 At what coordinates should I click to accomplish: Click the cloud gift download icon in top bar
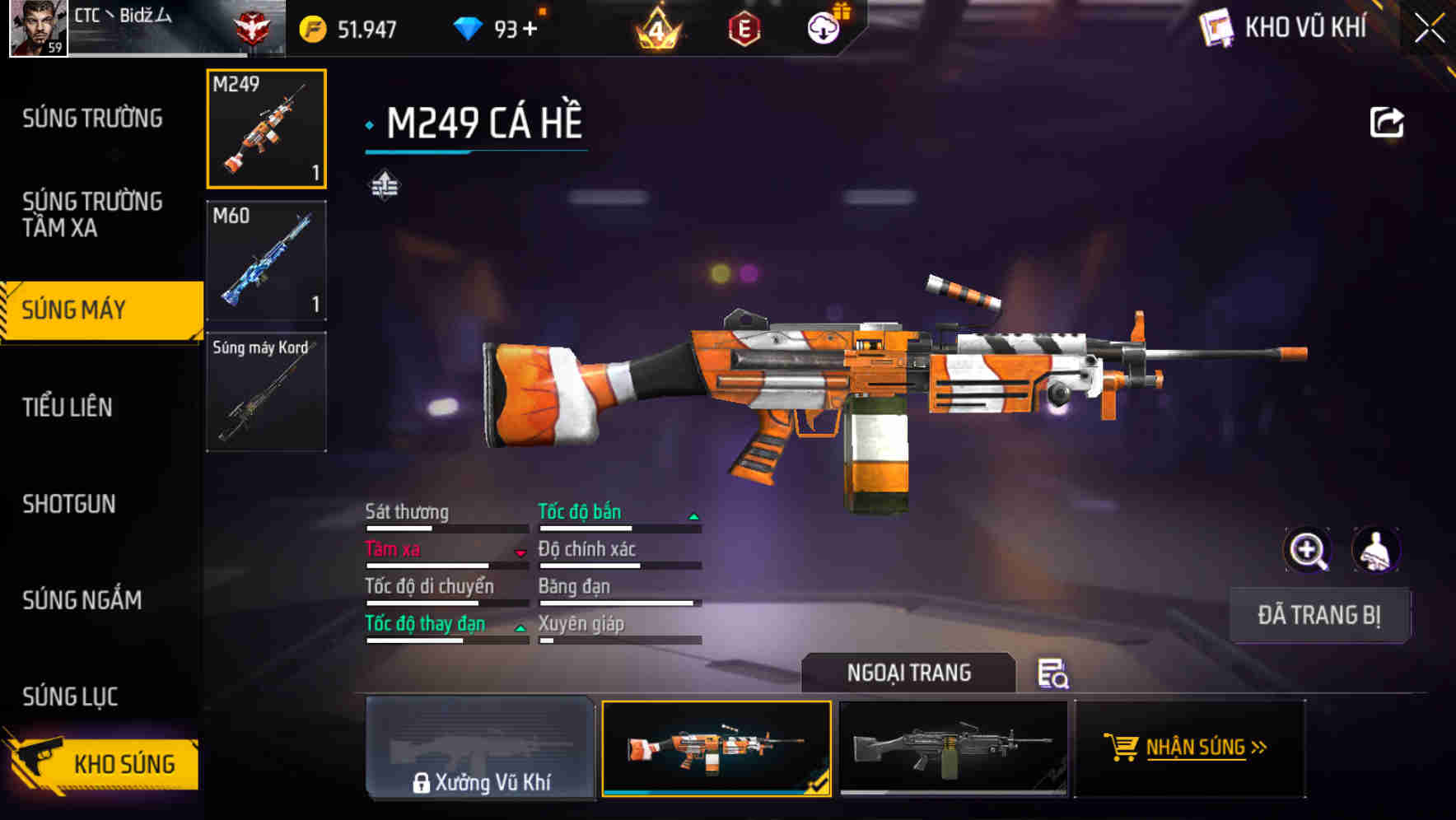tap(822, 27)
